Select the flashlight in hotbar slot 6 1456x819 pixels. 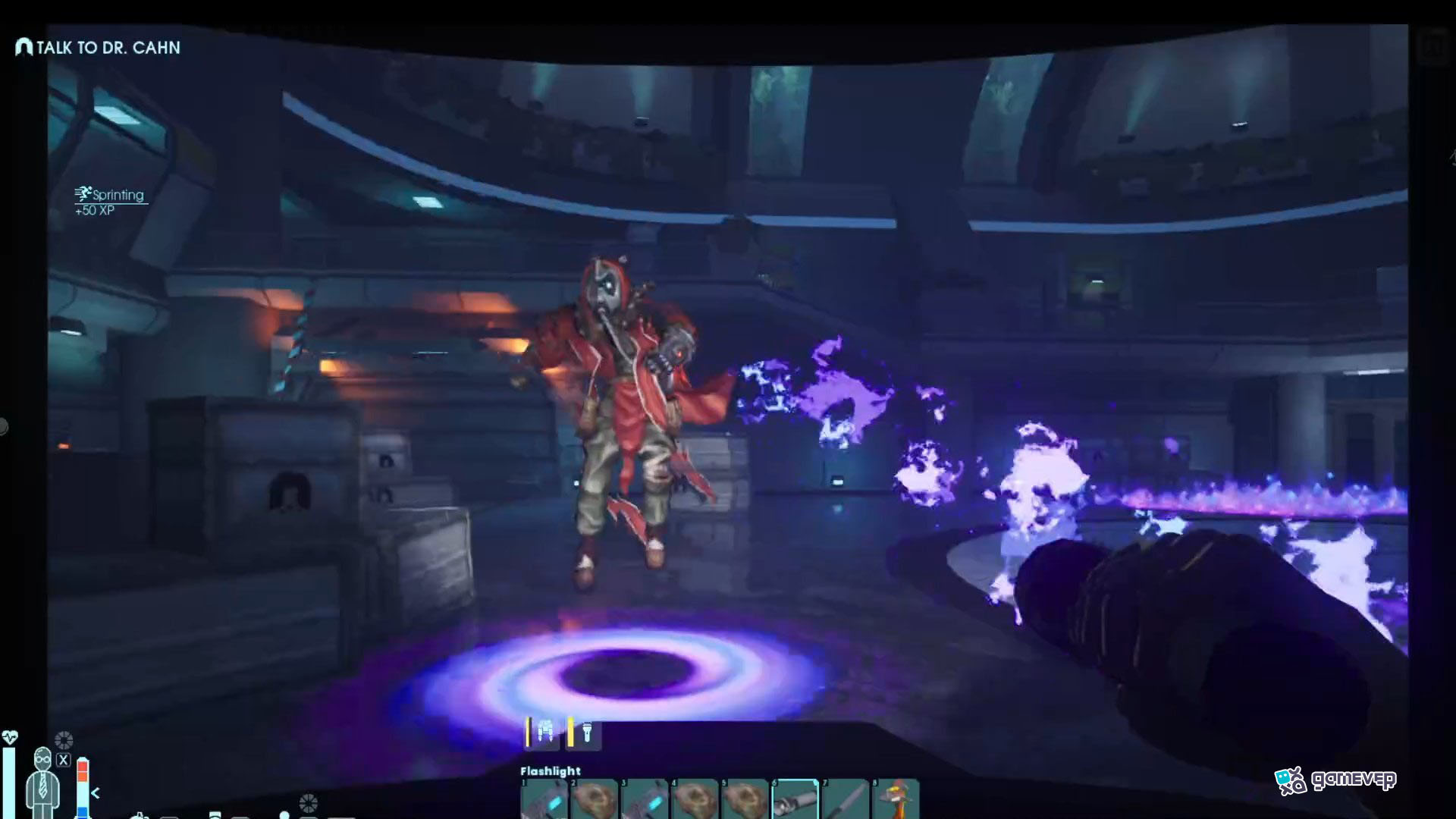(795, 799)
